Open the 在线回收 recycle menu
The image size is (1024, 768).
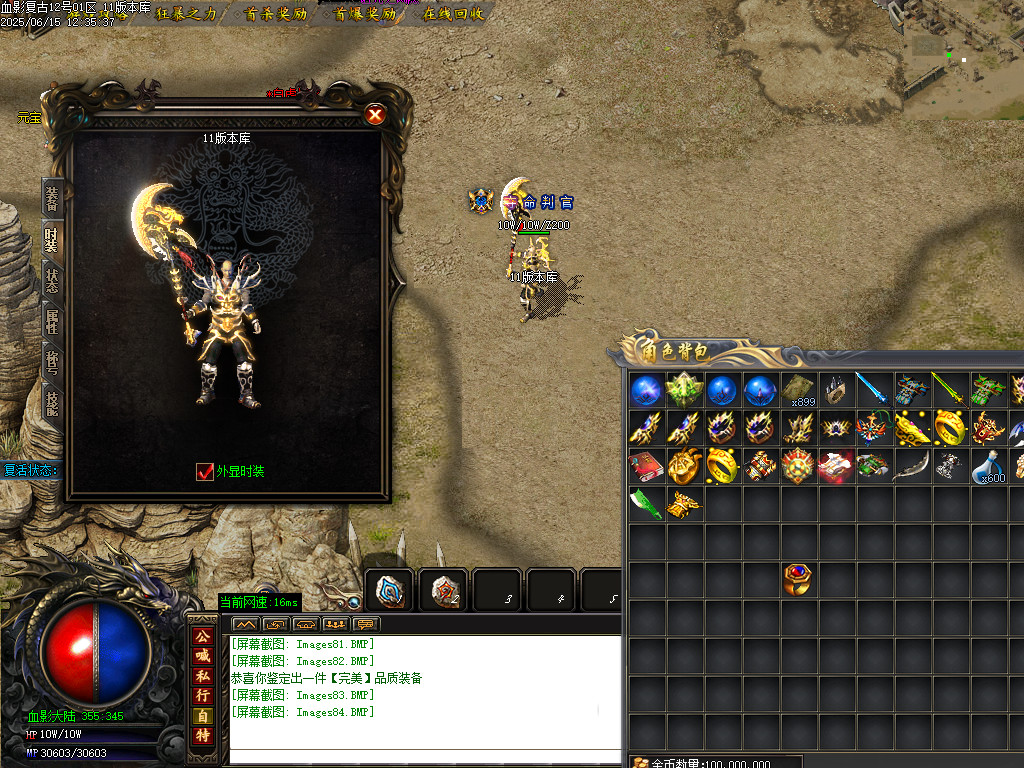tap(453, 14)
